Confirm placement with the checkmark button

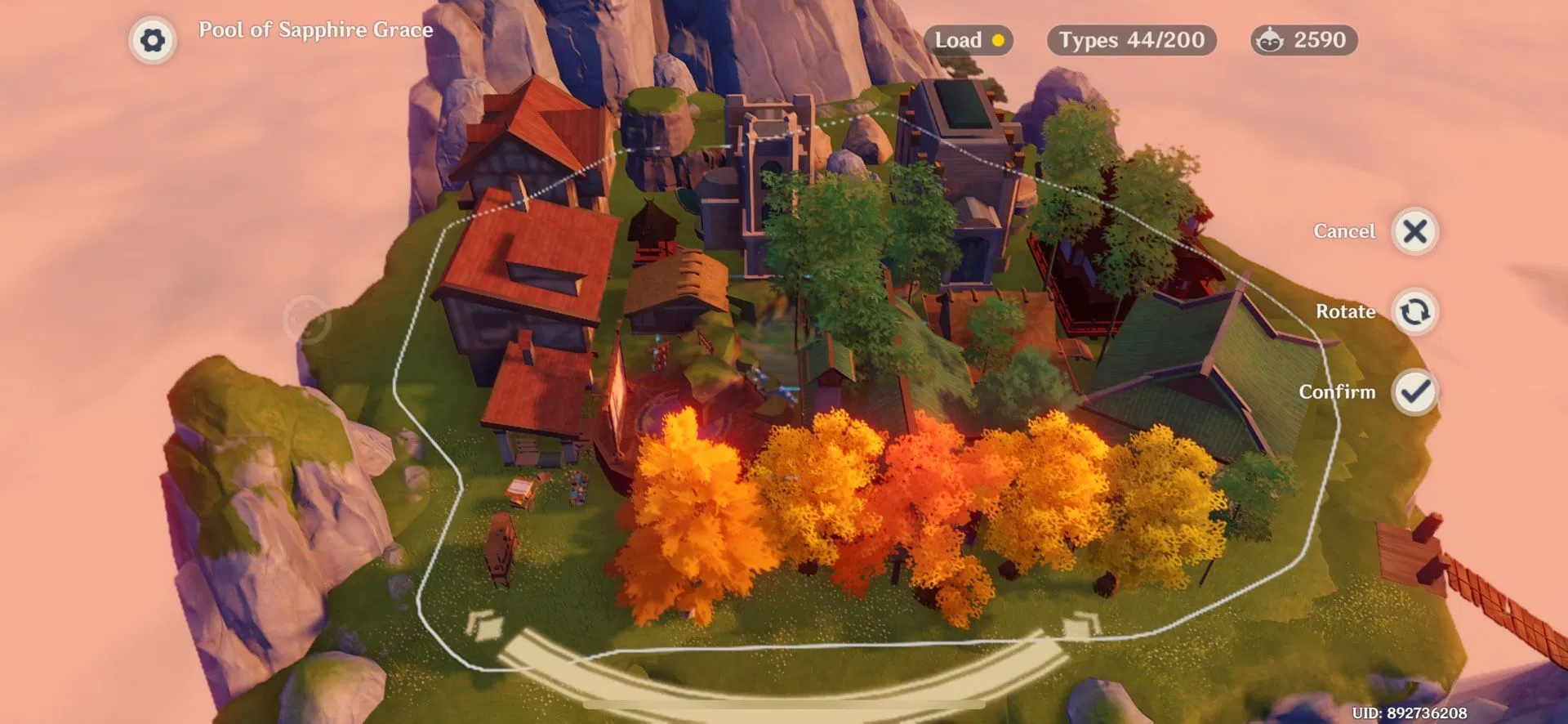[1414, 392]
